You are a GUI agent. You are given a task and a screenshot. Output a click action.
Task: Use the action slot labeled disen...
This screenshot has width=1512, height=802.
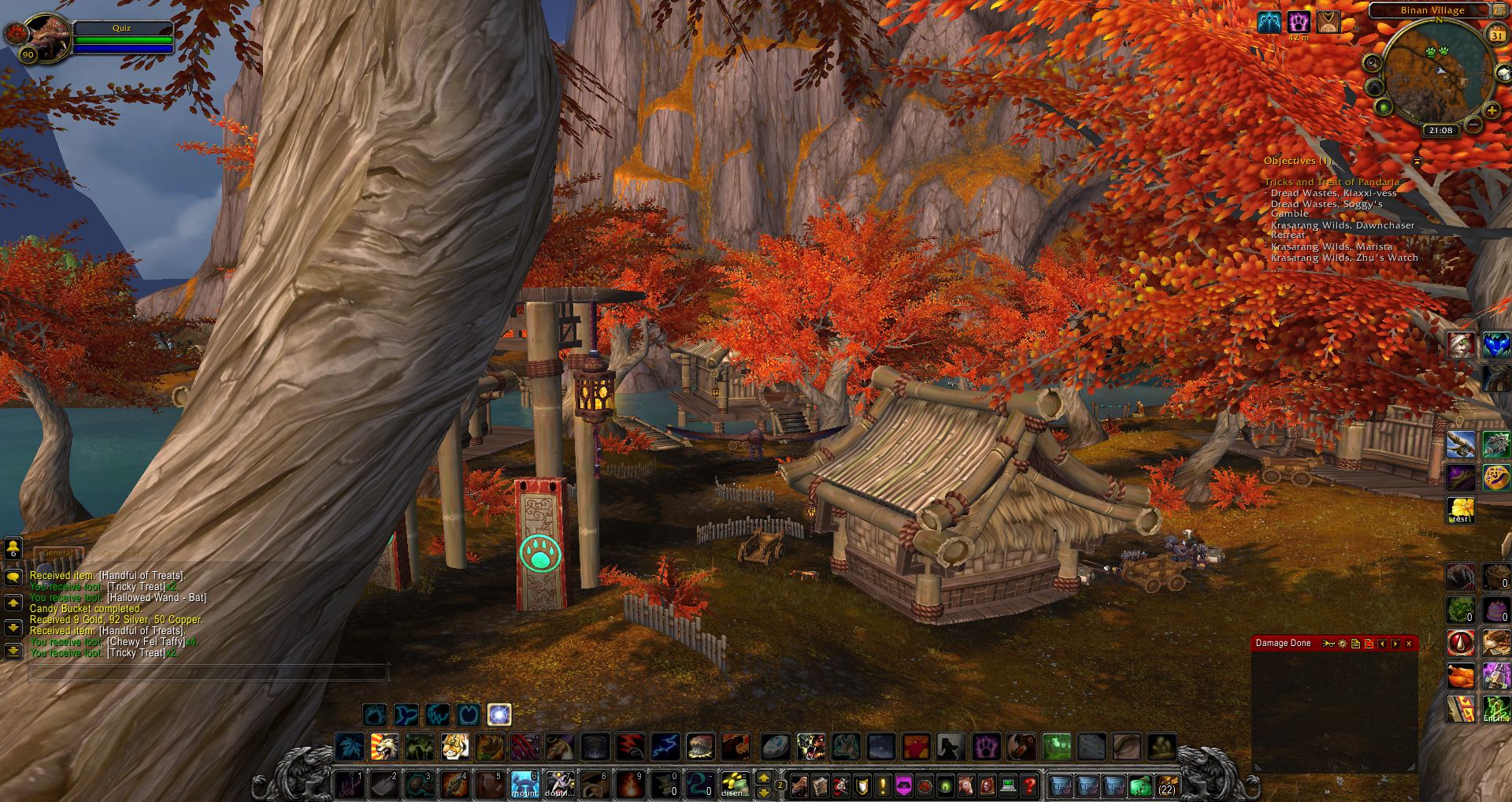(x=735, y=785)
